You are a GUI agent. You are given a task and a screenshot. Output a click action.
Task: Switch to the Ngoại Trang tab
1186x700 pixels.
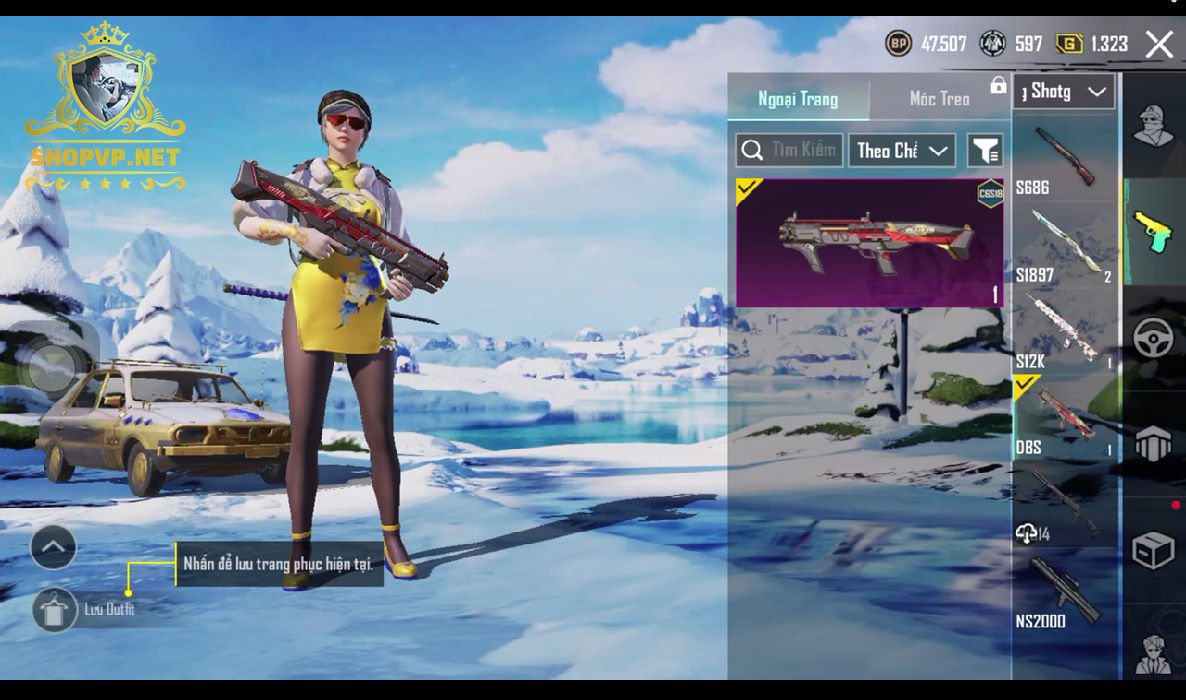(798, 99)
